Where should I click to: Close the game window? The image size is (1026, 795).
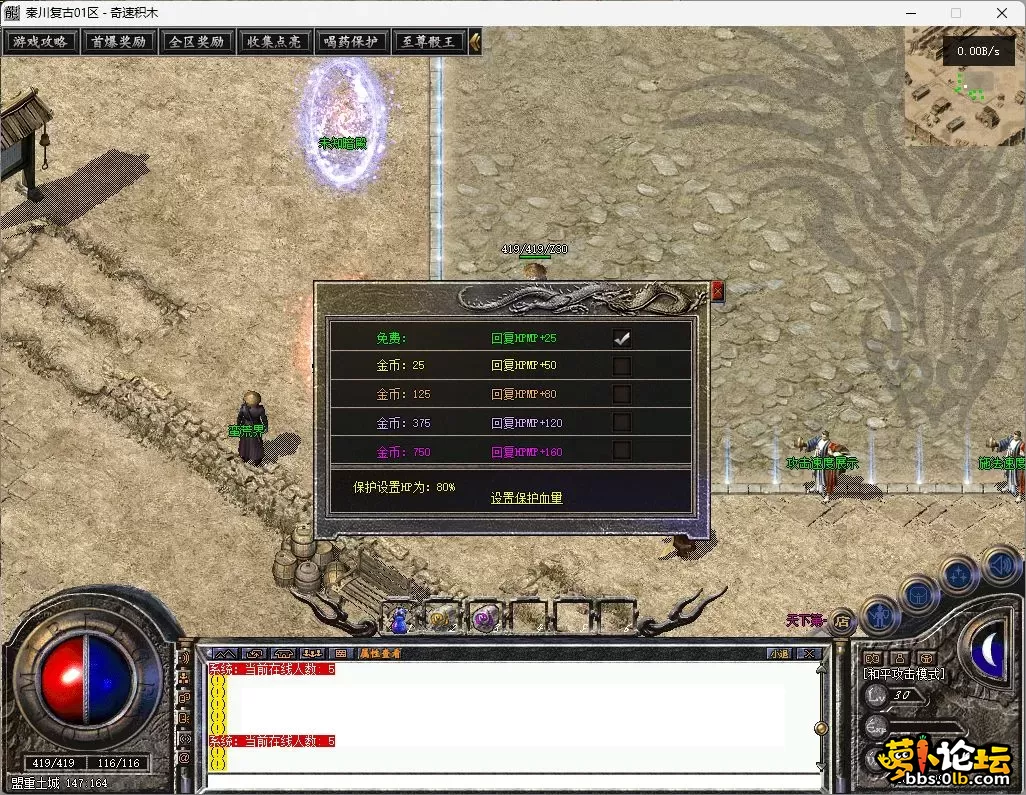coord(1001,13)
